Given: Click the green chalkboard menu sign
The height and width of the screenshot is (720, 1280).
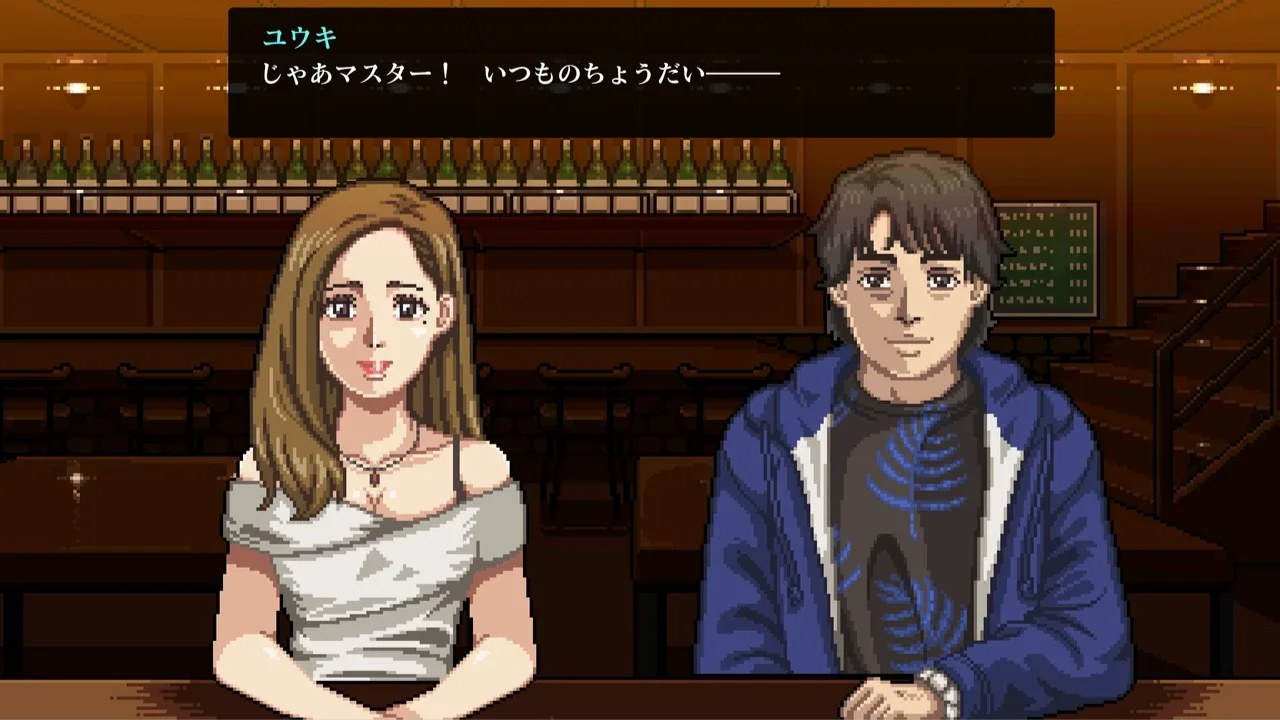Looking at the screenshot, I should tap(1044, 260).
